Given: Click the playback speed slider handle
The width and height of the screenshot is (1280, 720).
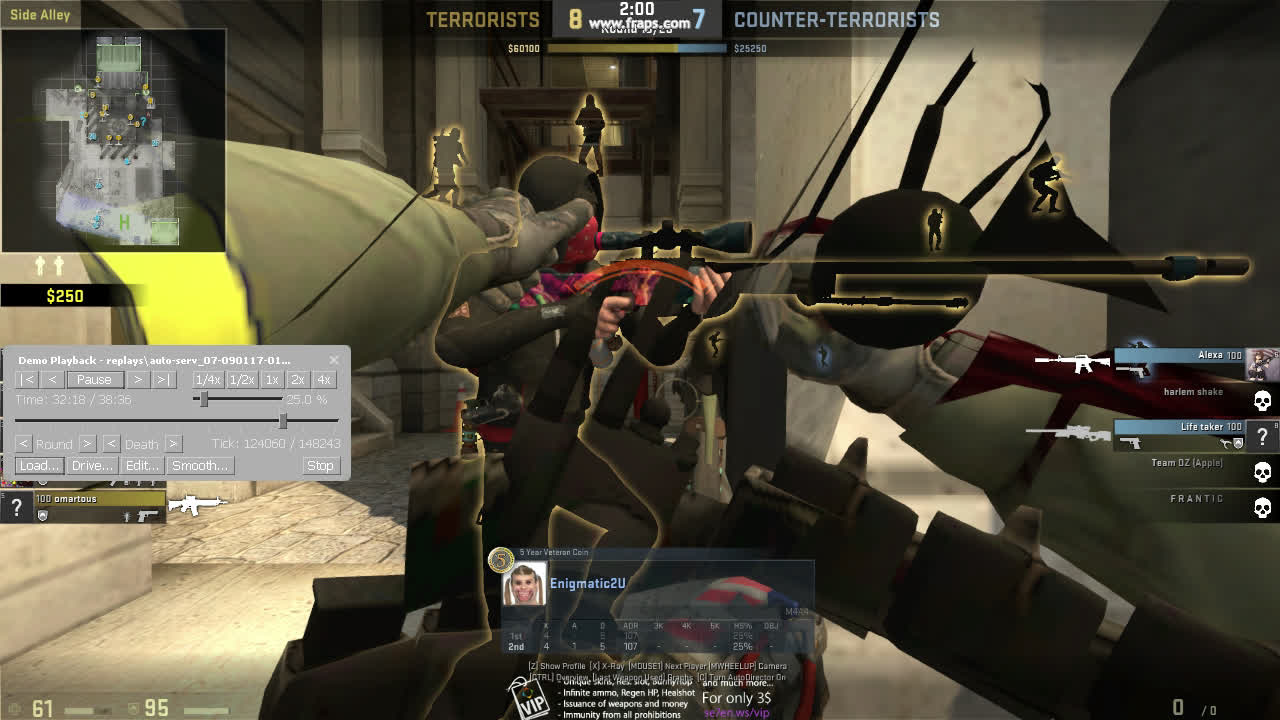Looking at the screenshot, I should [x=204, y=400].
